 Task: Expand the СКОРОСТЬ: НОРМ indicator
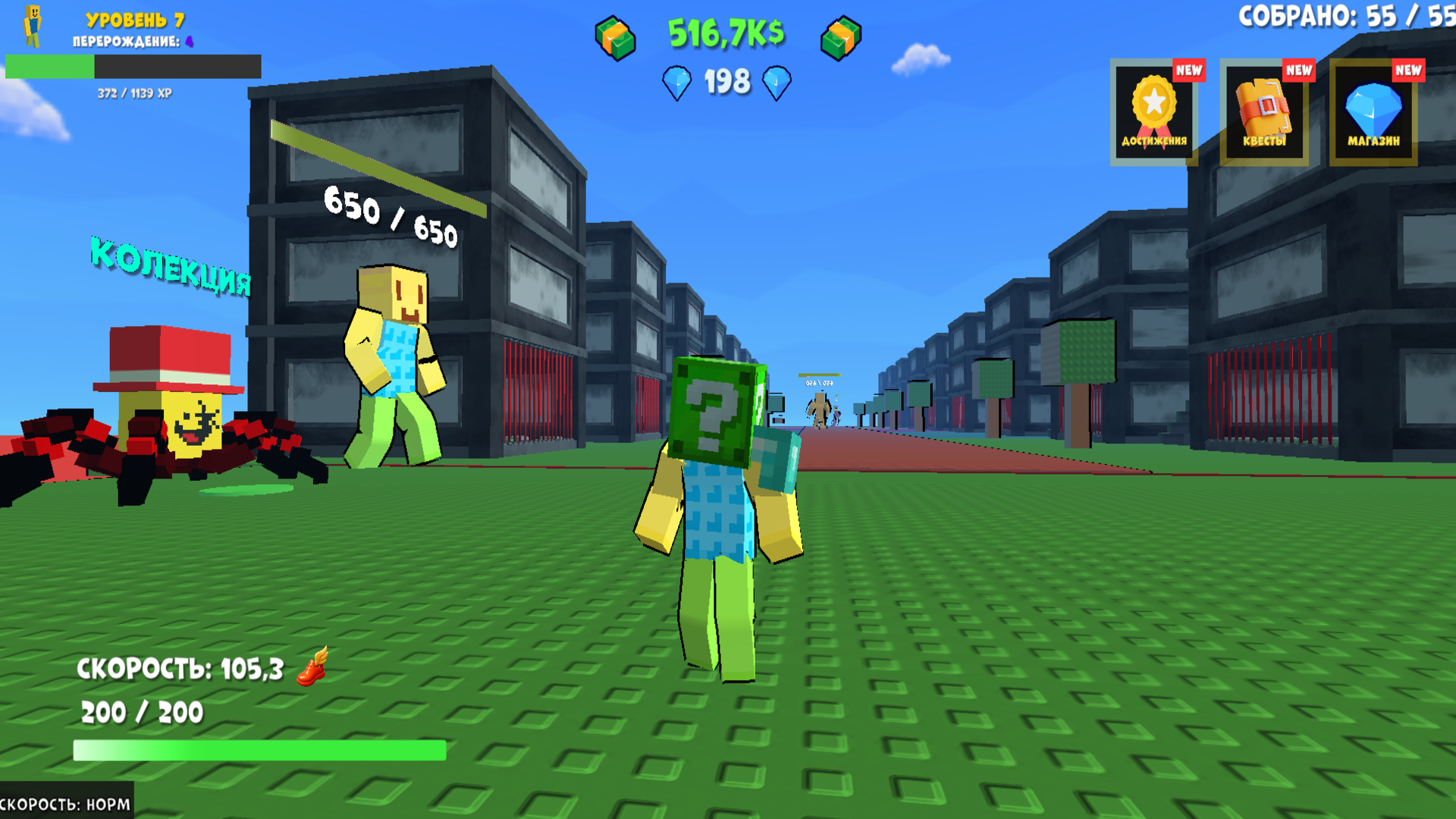point(64,802)
